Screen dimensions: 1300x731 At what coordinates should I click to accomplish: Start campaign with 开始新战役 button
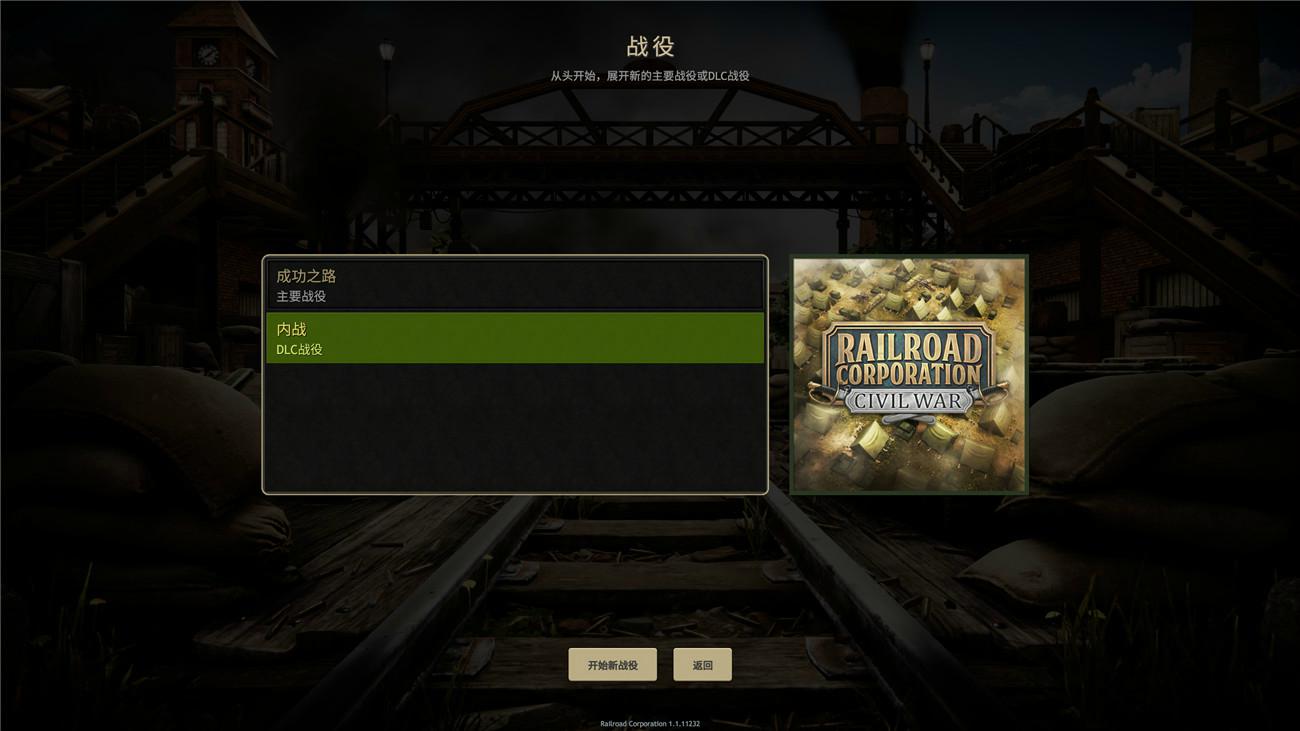(612, 665)
